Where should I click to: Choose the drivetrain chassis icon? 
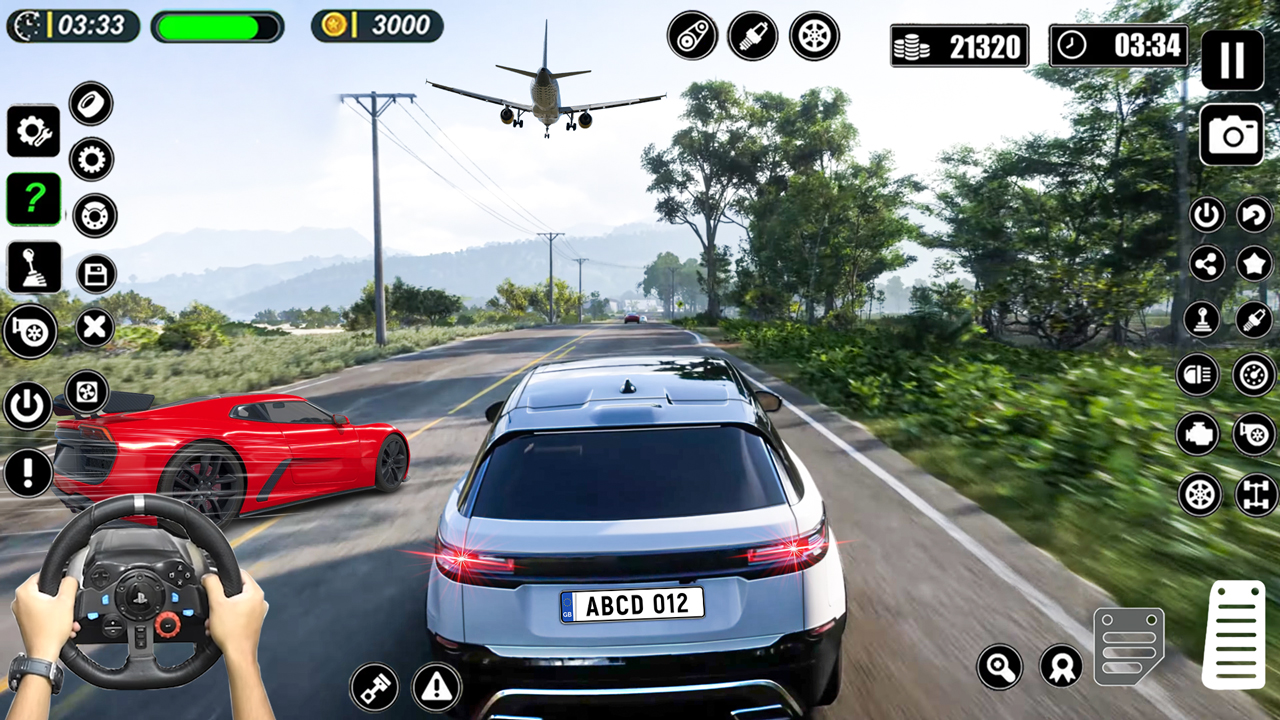(1256, 494)
